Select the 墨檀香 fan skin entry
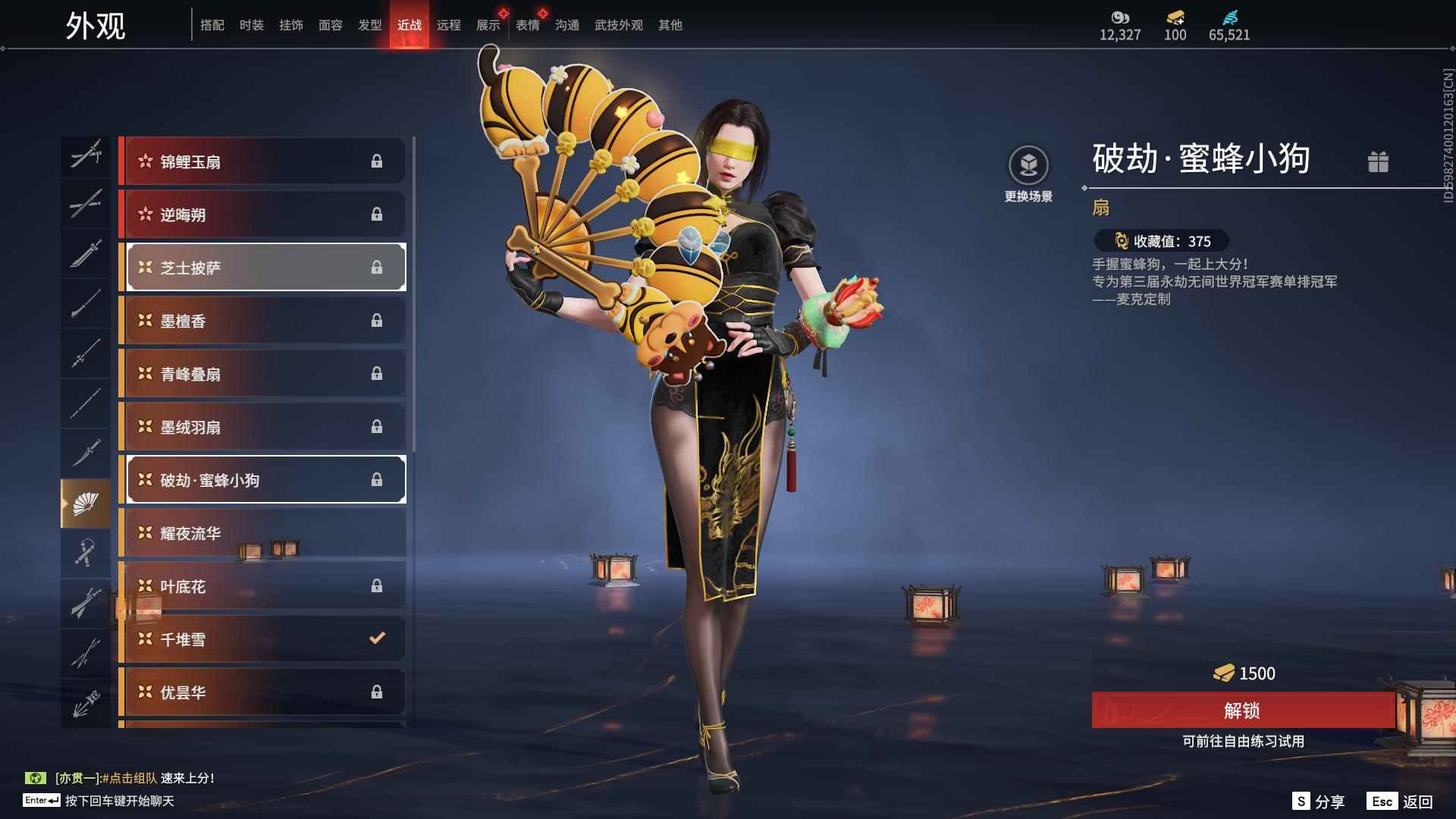1456x819 pixels. point(262,320)
